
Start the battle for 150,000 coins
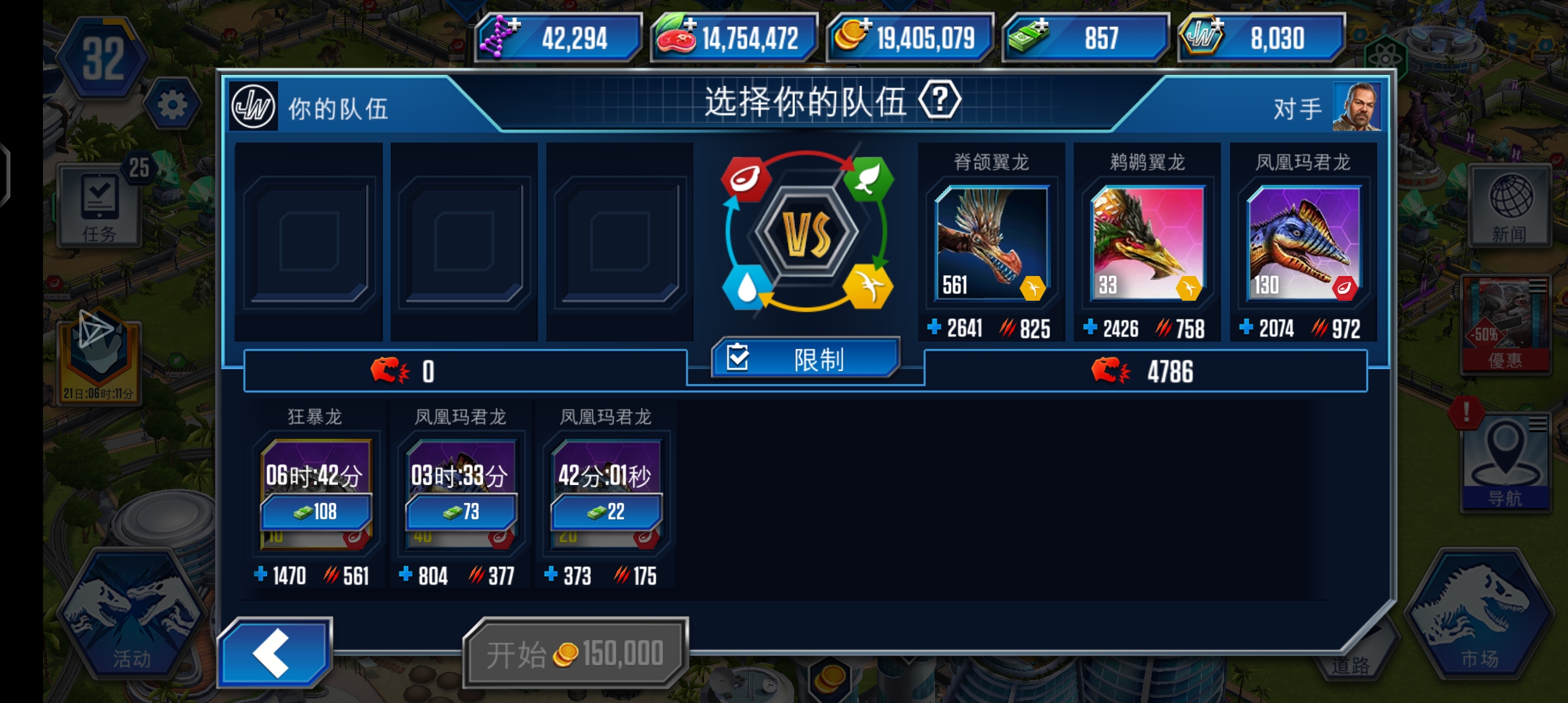pos(576,654)
